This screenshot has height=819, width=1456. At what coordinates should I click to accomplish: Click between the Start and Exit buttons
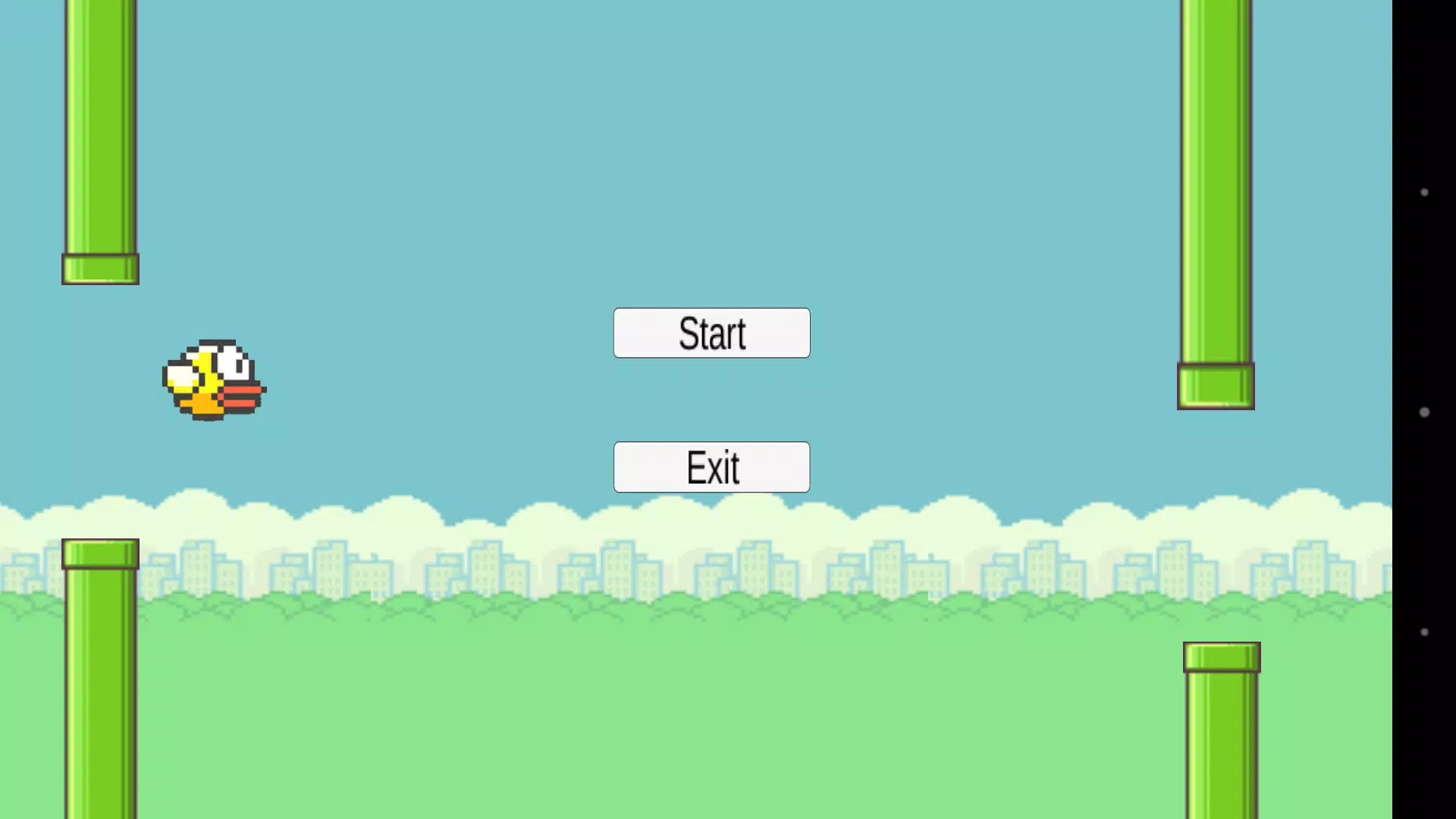(x=711, y=400)
